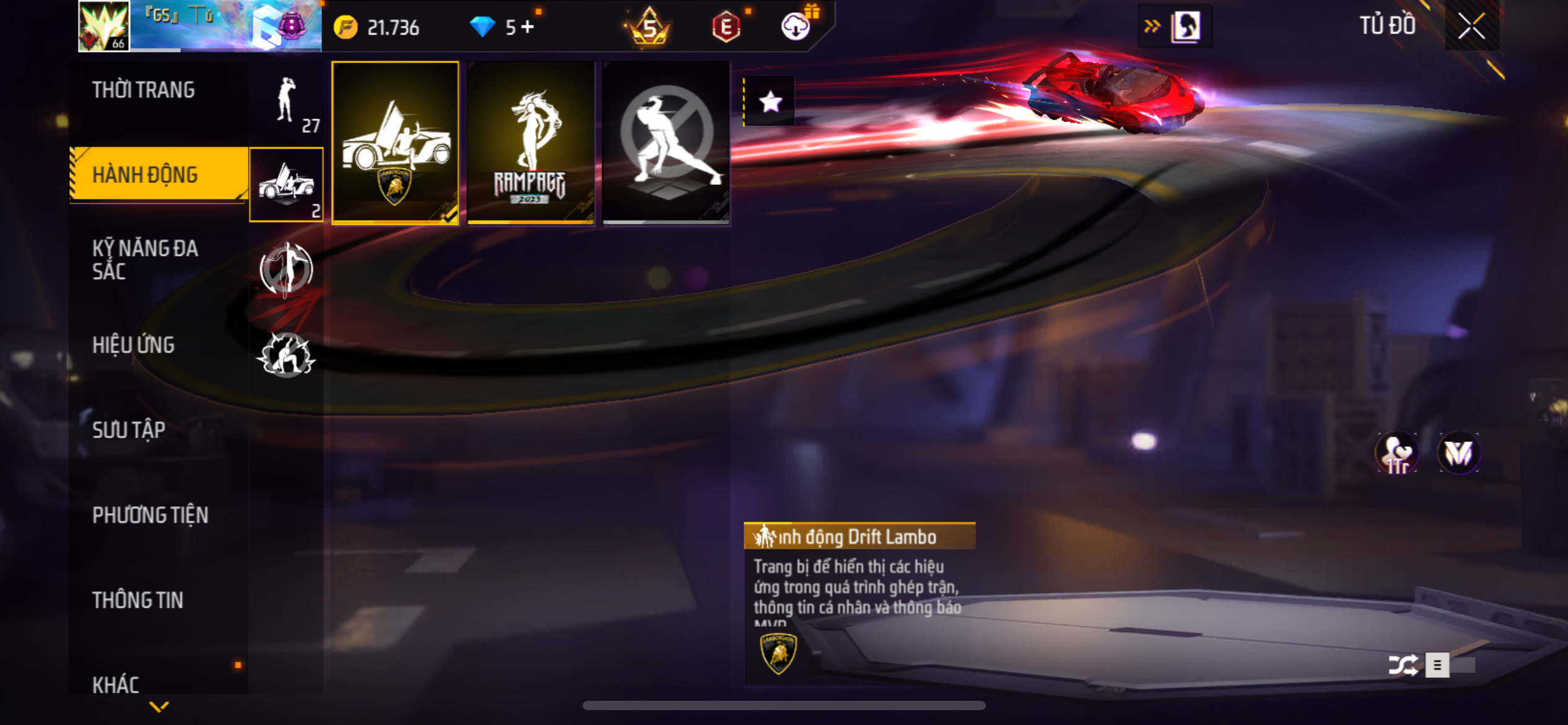Select the crossed-out pose emote card
The image size is (1568, 725).
click(666, 143)
